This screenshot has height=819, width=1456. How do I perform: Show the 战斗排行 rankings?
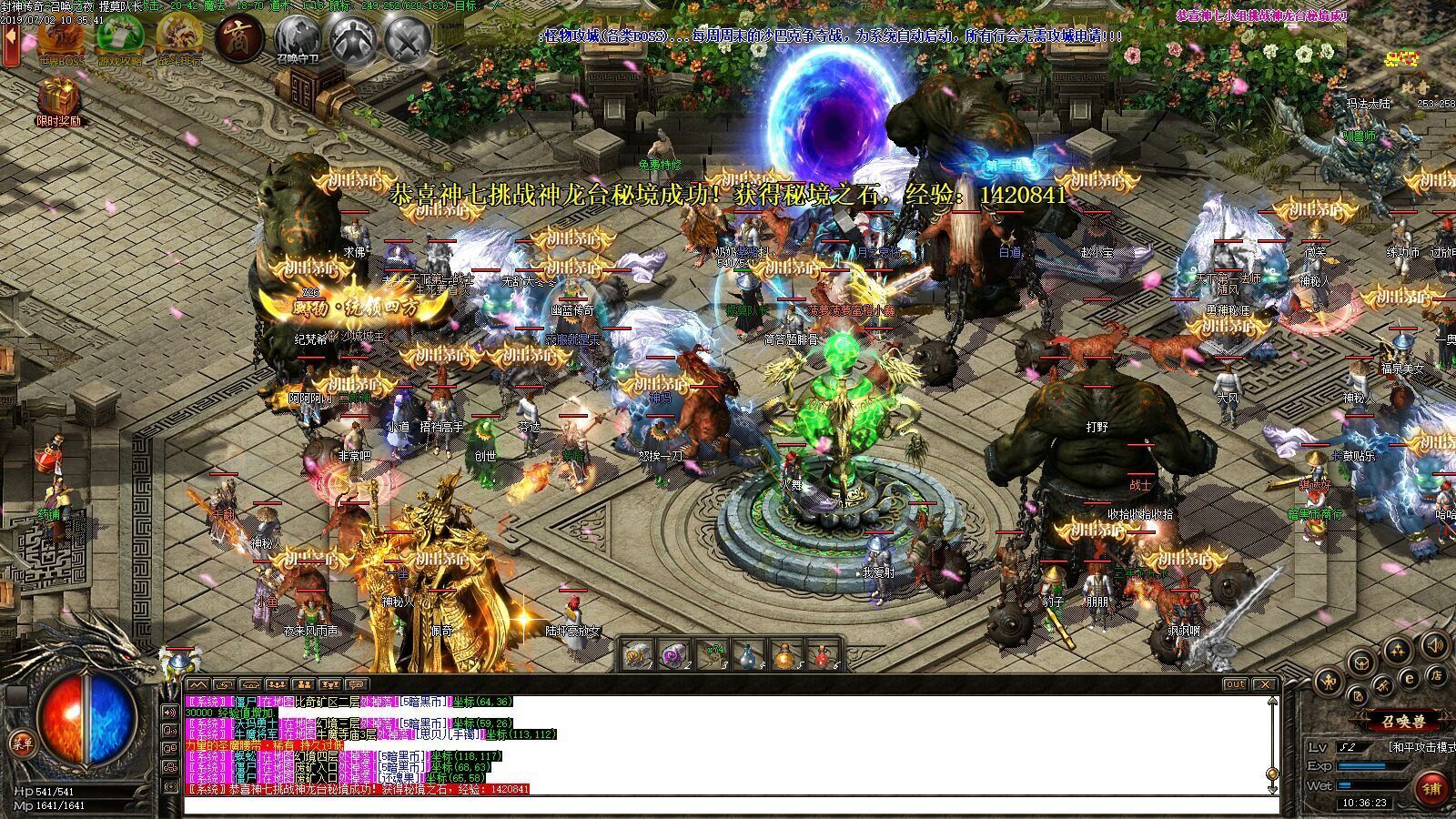pyautogui.click(x=179, y=37)
